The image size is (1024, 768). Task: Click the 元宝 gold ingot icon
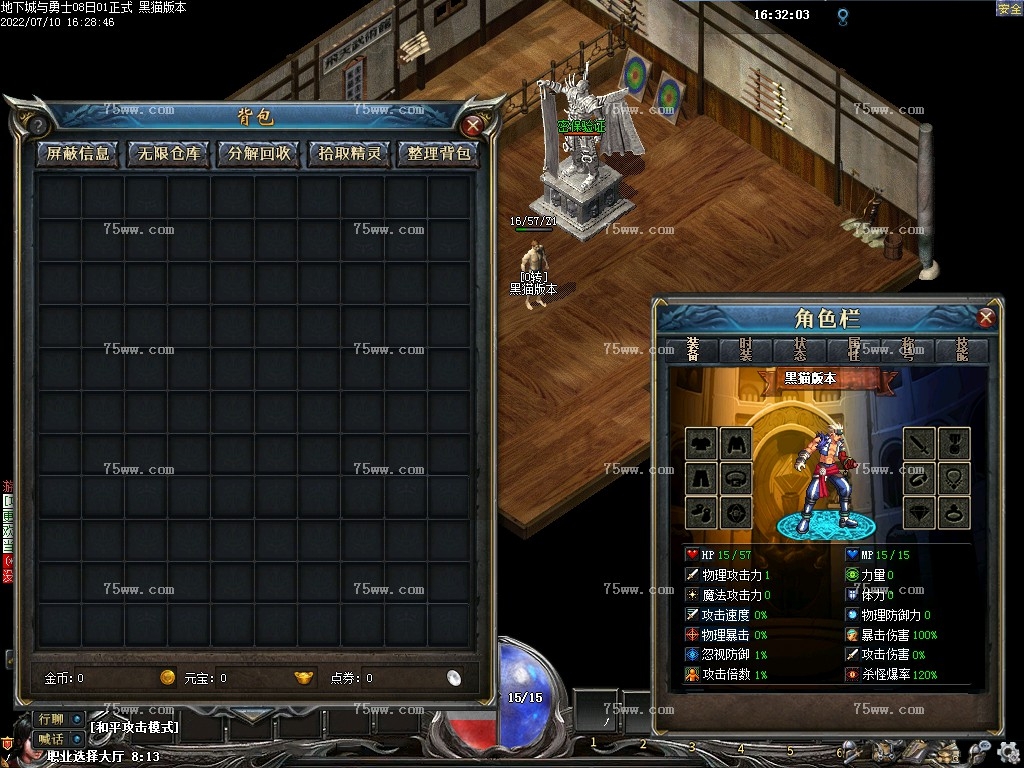(304, 678)
